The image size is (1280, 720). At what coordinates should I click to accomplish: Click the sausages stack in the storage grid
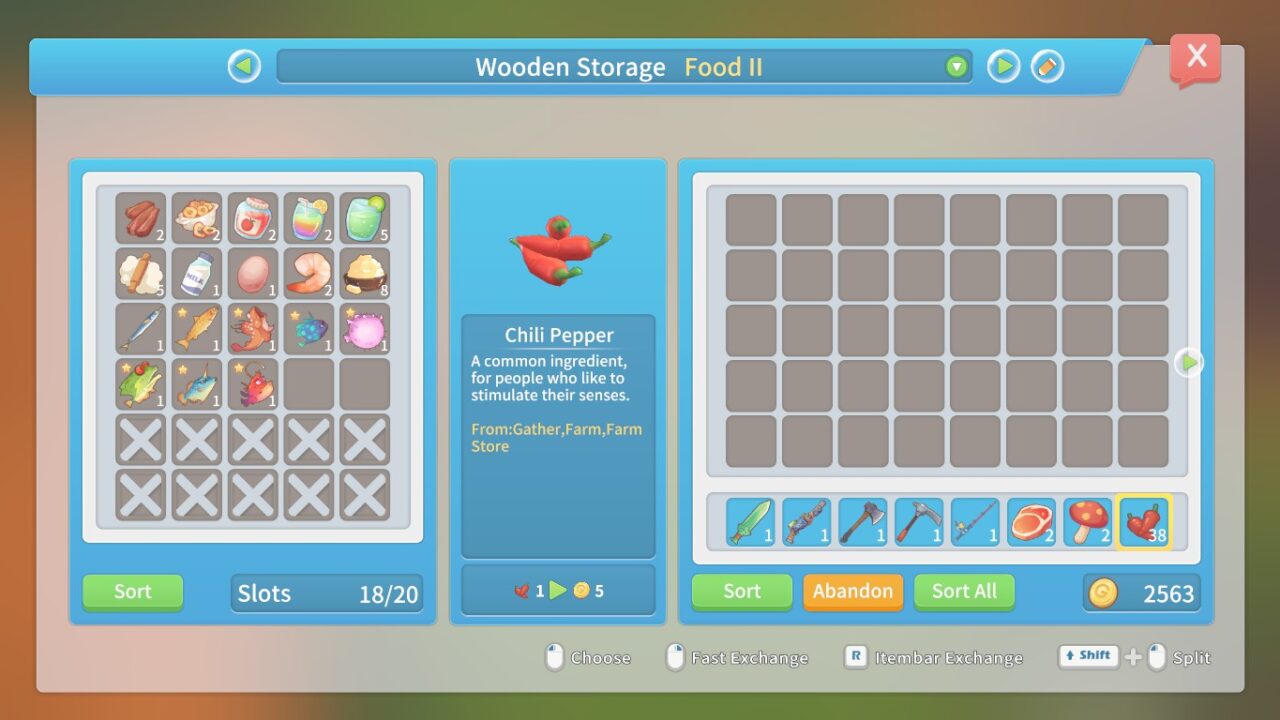pos(141,216)
